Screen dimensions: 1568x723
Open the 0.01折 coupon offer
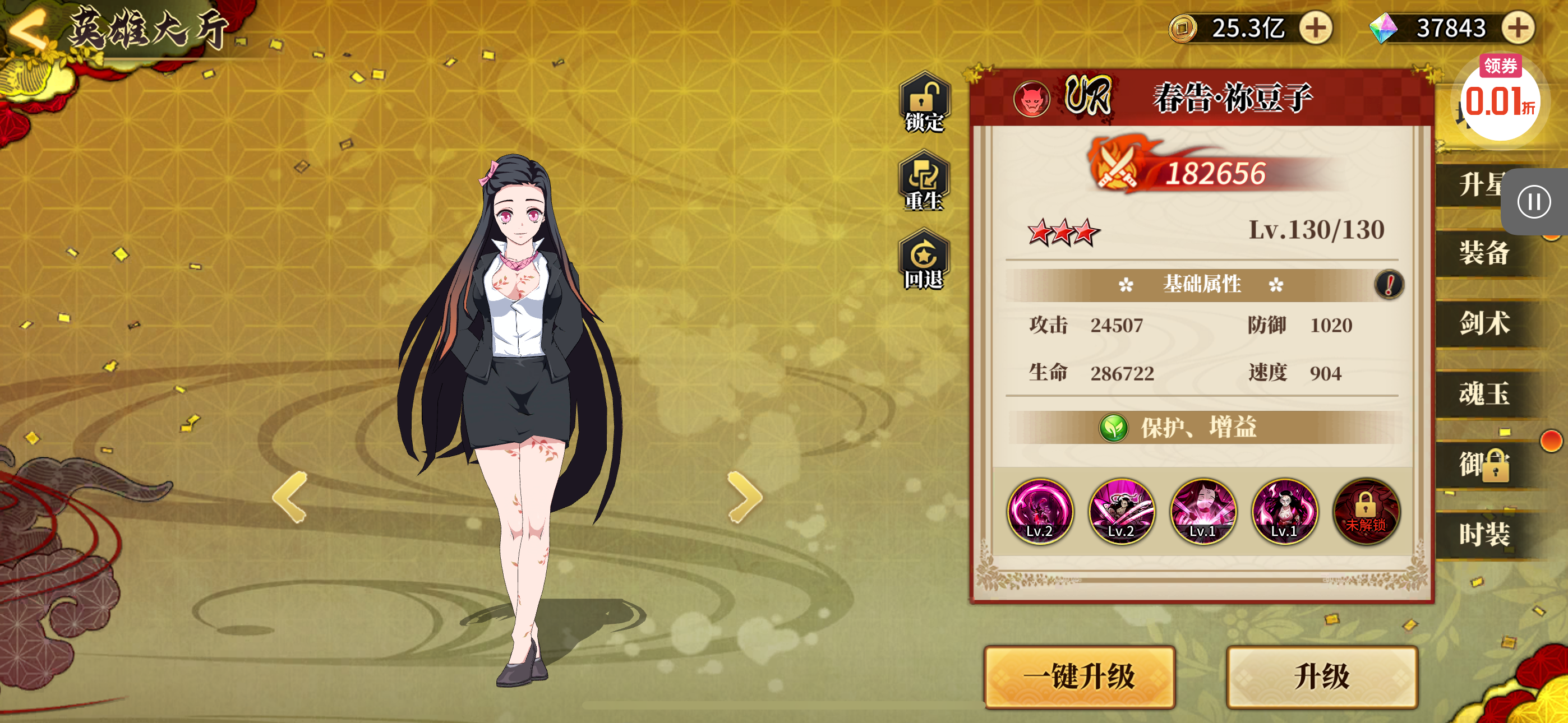tap(1498, 99)
